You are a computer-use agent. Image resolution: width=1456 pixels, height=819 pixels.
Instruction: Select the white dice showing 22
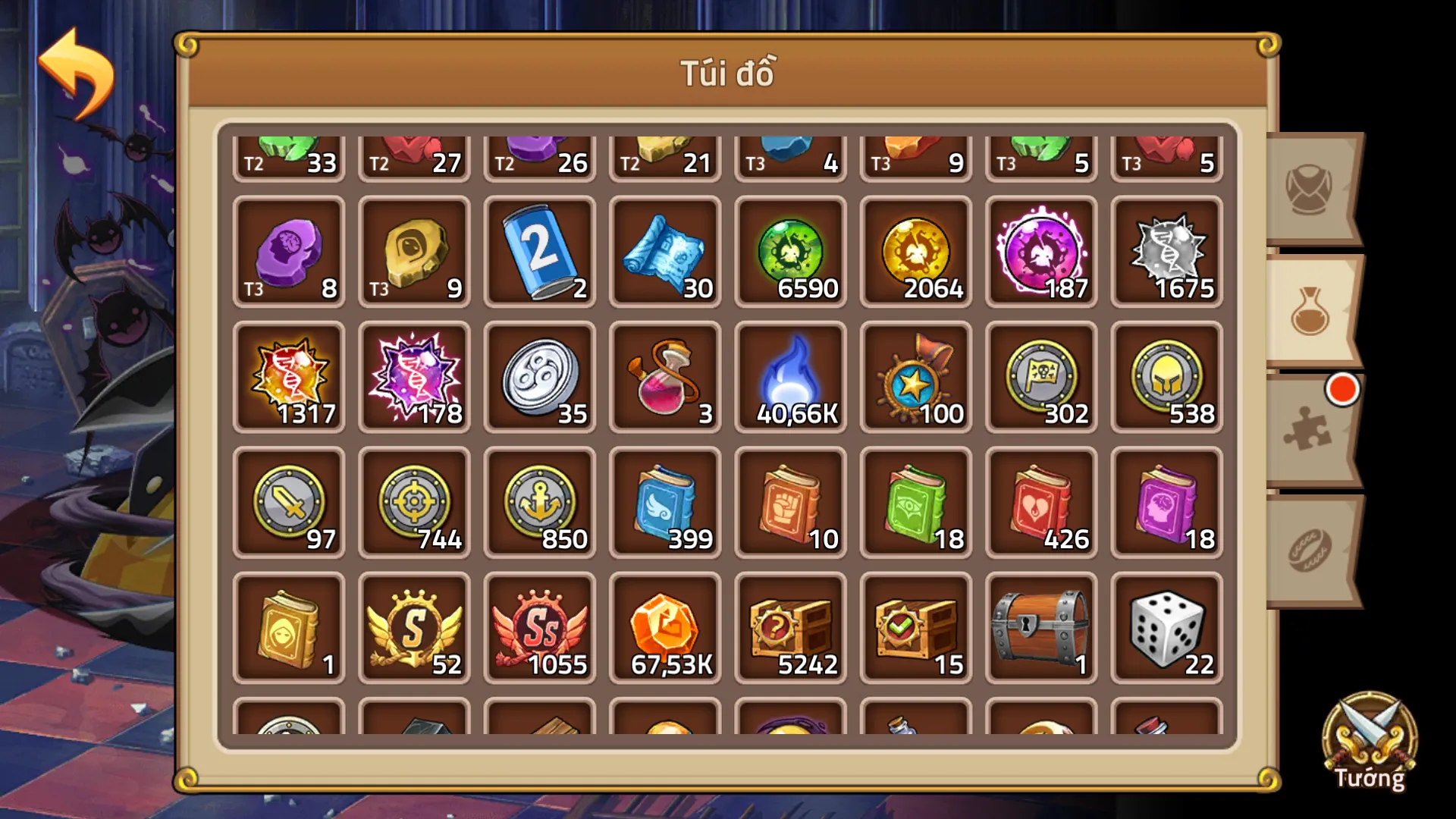click(x=1166, y=626)
